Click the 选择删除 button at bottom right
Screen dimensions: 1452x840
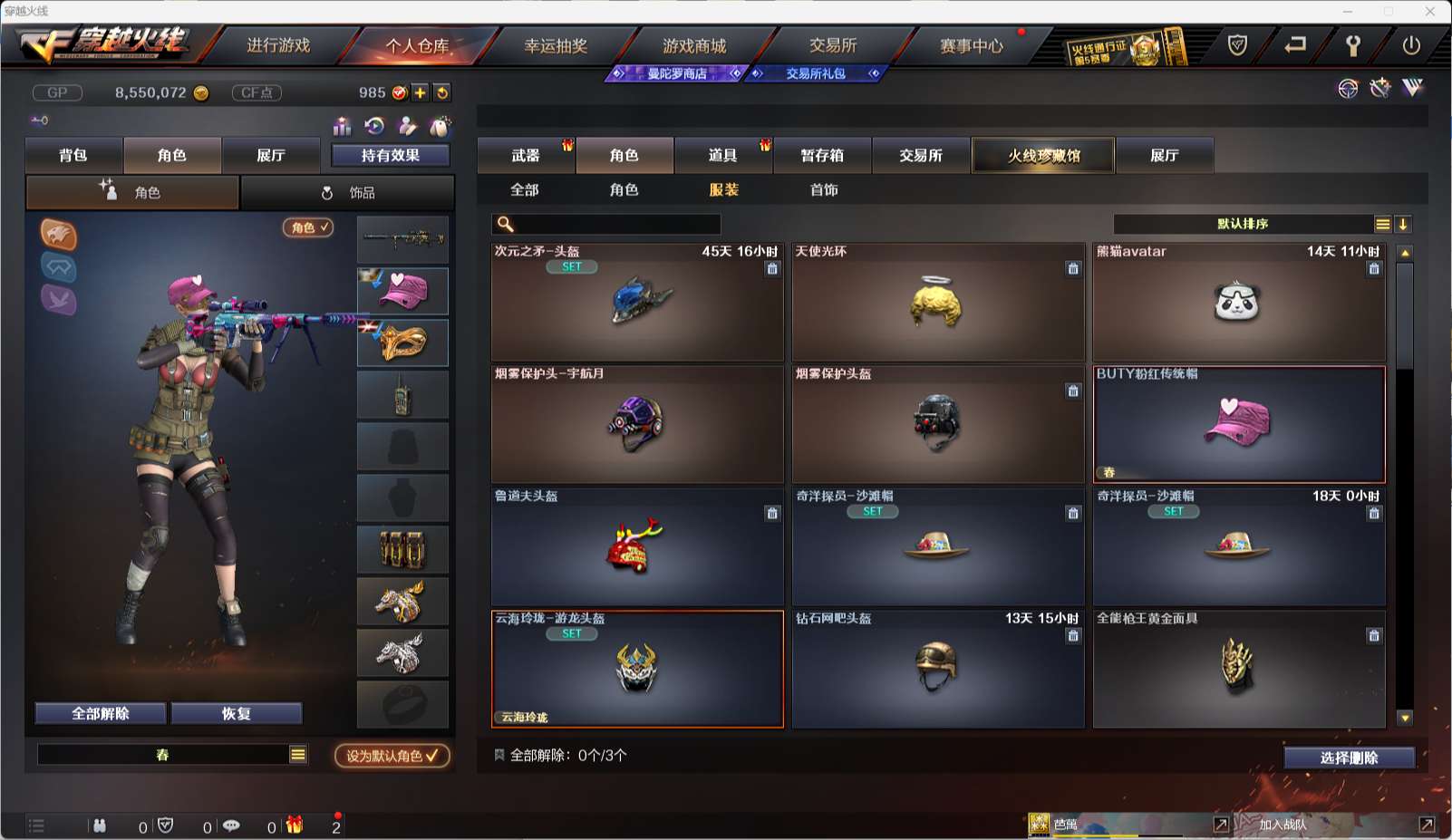point(1349,758)
